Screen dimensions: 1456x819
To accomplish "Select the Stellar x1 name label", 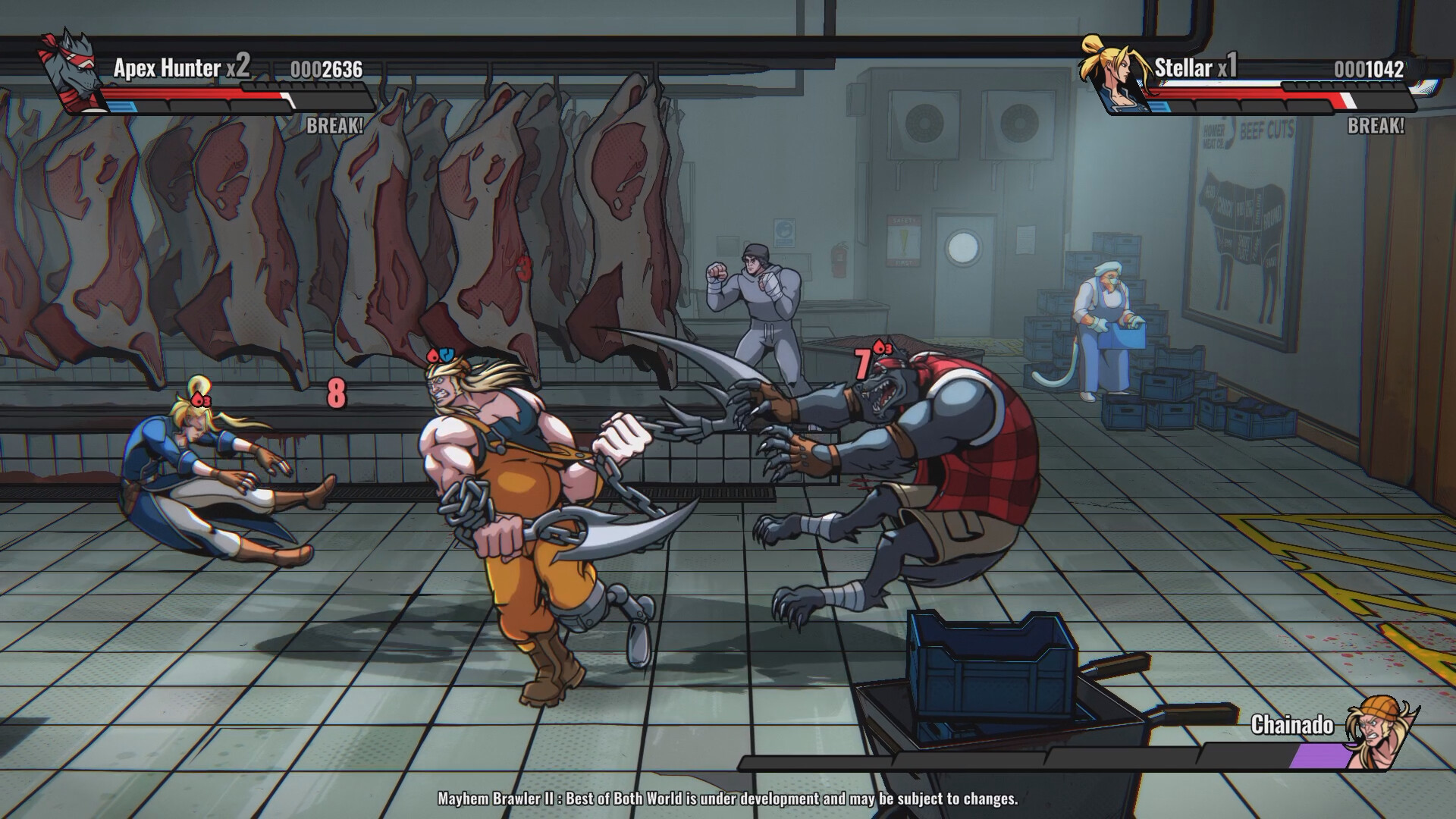I will coord(1195,67).
